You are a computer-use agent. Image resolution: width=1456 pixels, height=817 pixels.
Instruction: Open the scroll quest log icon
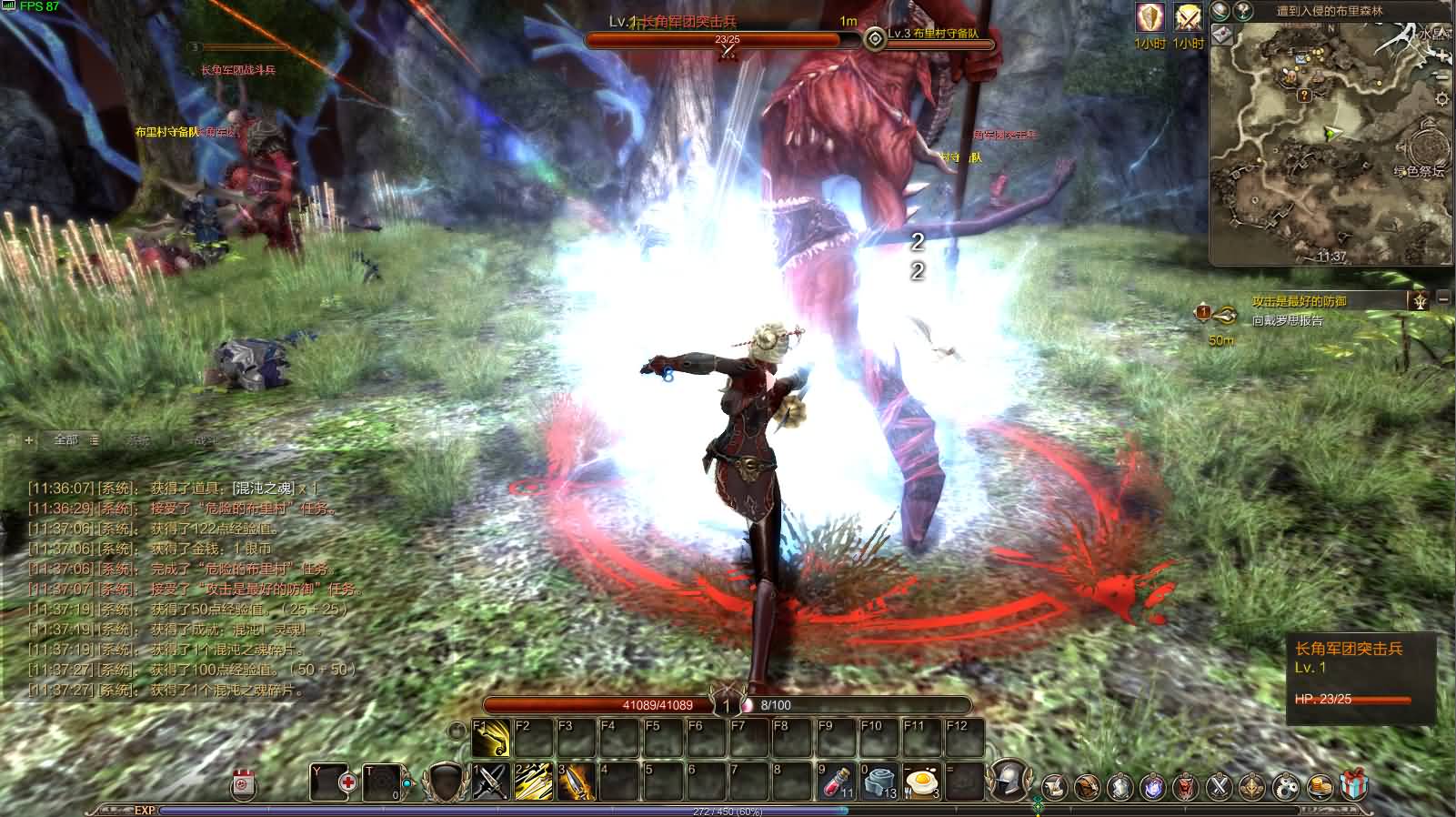pos(1055,785)
